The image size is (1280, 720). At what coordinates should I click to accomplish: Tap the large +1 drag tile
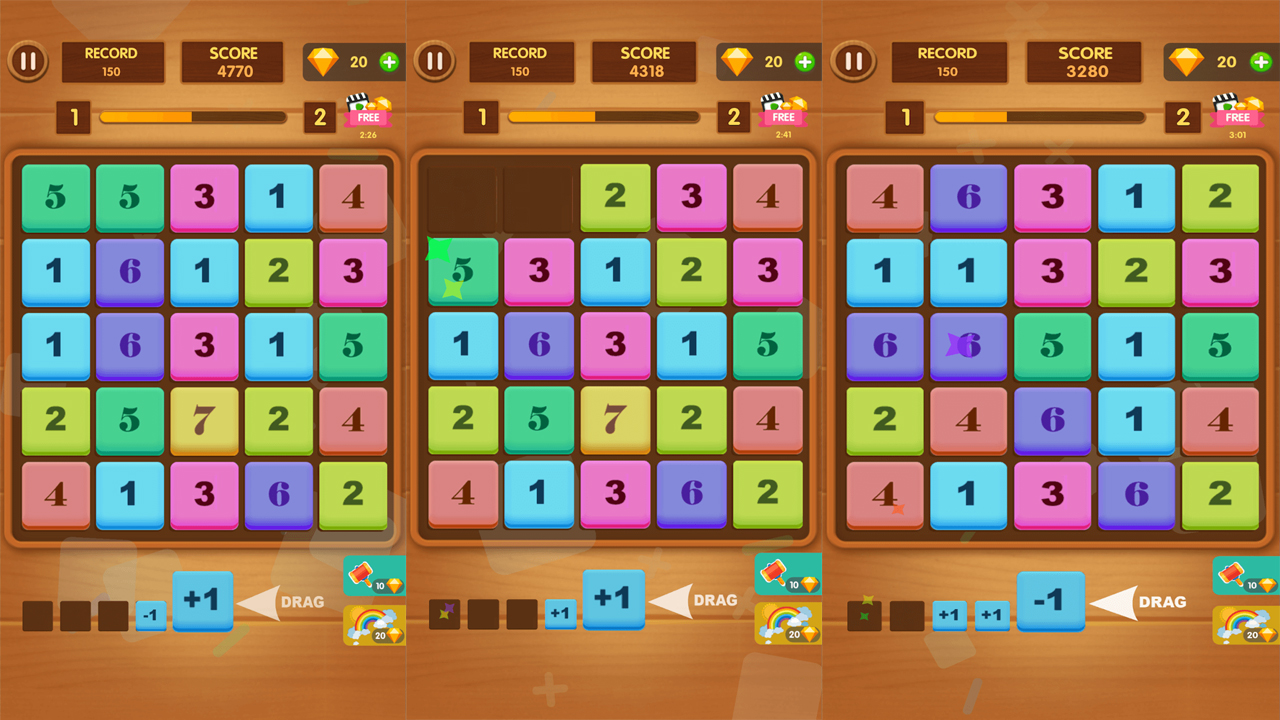tap(204, 601)
